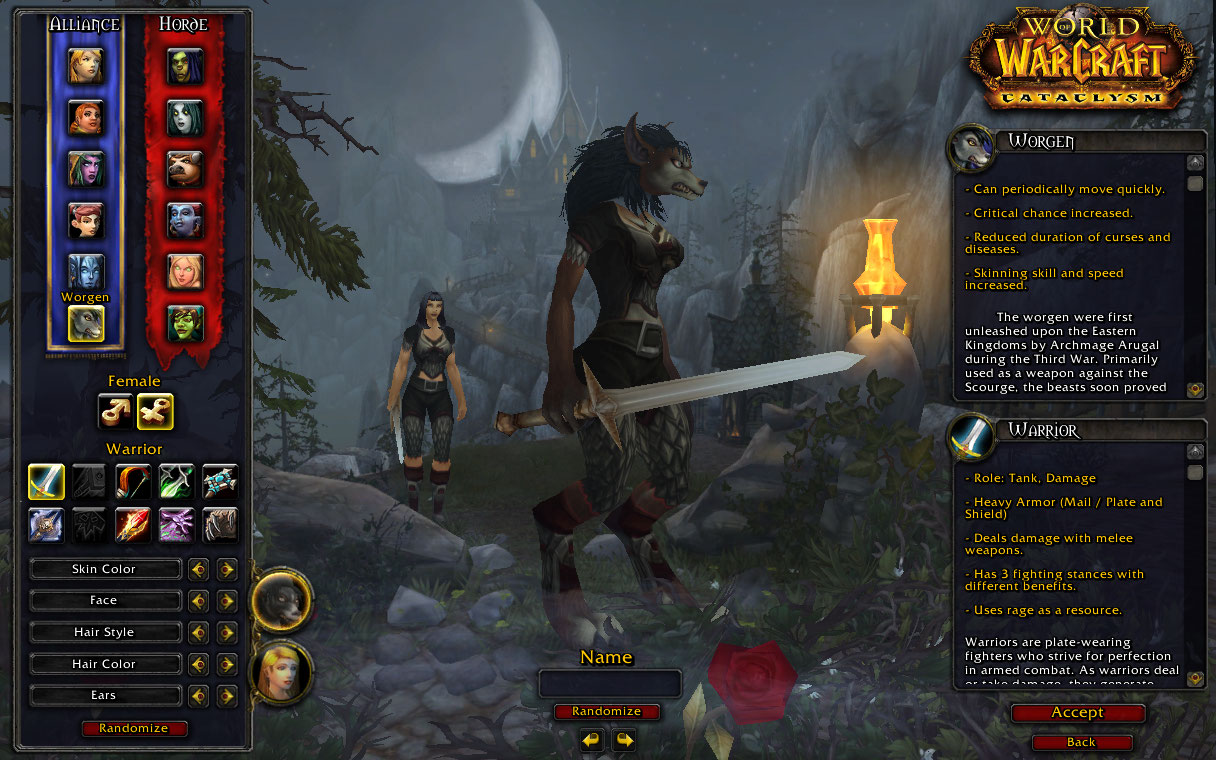Viewport: 1216px width, 760px height.
Task: Go Back to the previous screen
Action: (1081, 743)
